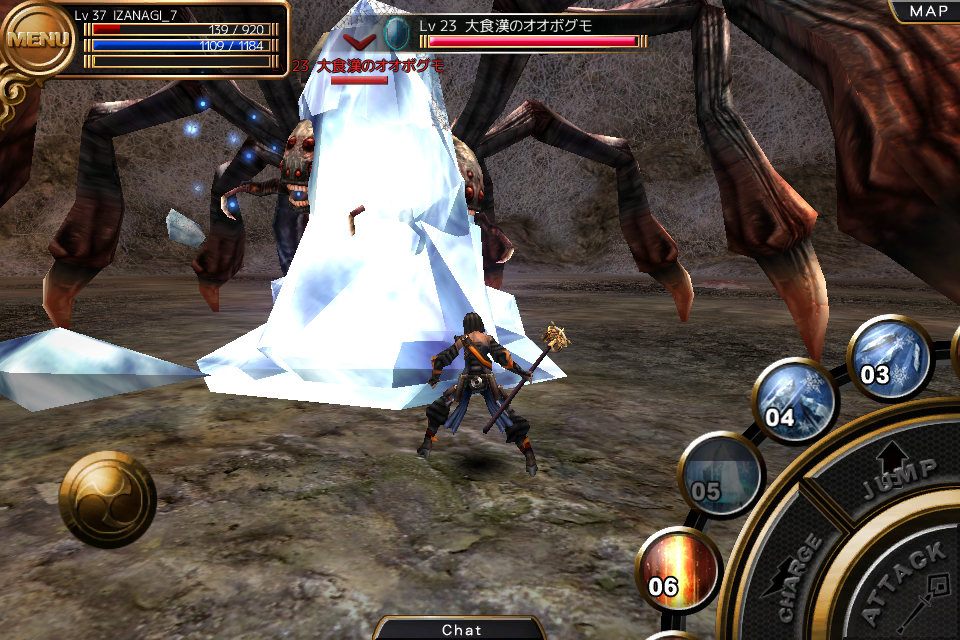960x640 pixels.
Task: Trigger the ice block skill 05
Action: (720, 475)
